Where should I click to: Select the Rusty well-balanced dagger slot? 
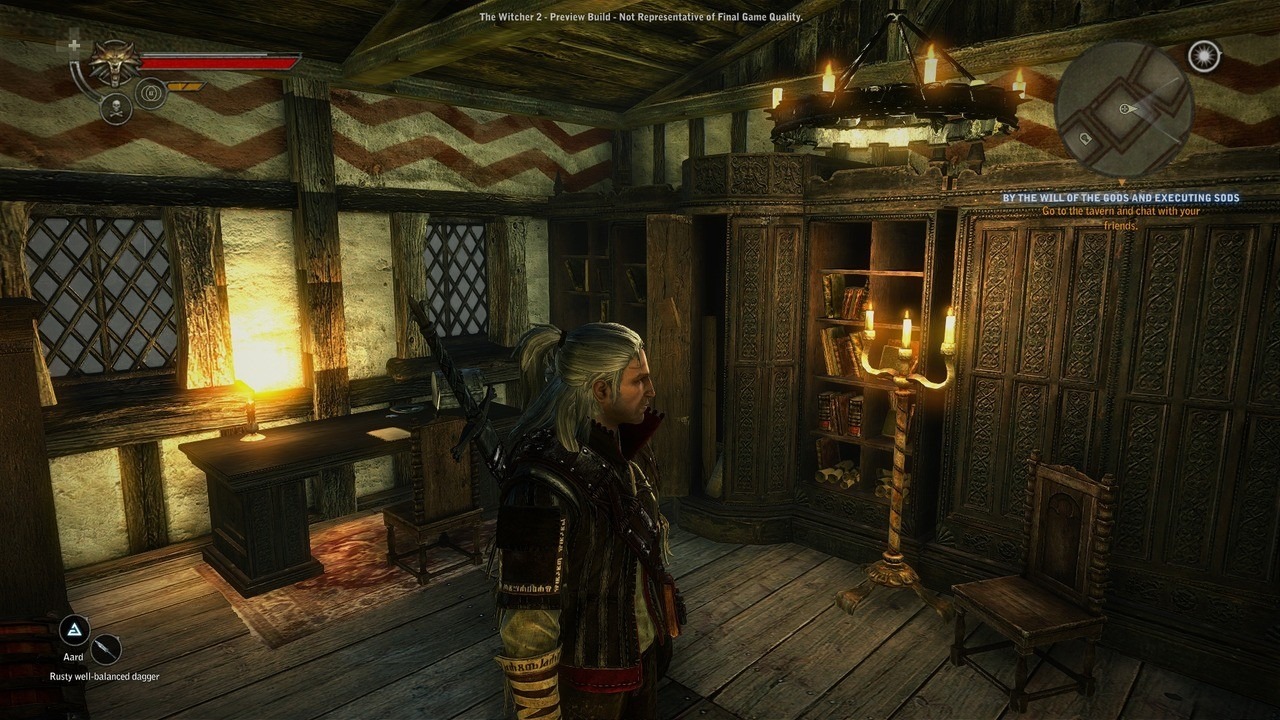105,650
